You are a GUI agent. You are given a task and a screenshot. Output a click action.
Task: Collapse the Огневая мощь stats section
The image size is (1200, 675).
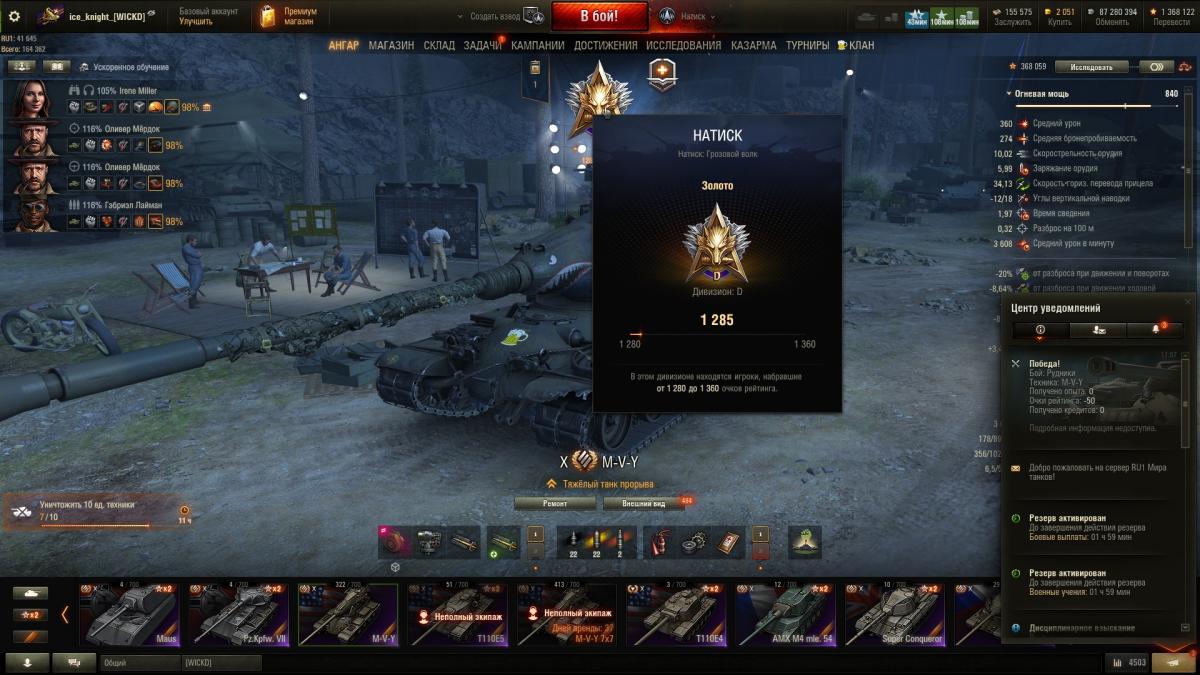(x=1009, y=94)
